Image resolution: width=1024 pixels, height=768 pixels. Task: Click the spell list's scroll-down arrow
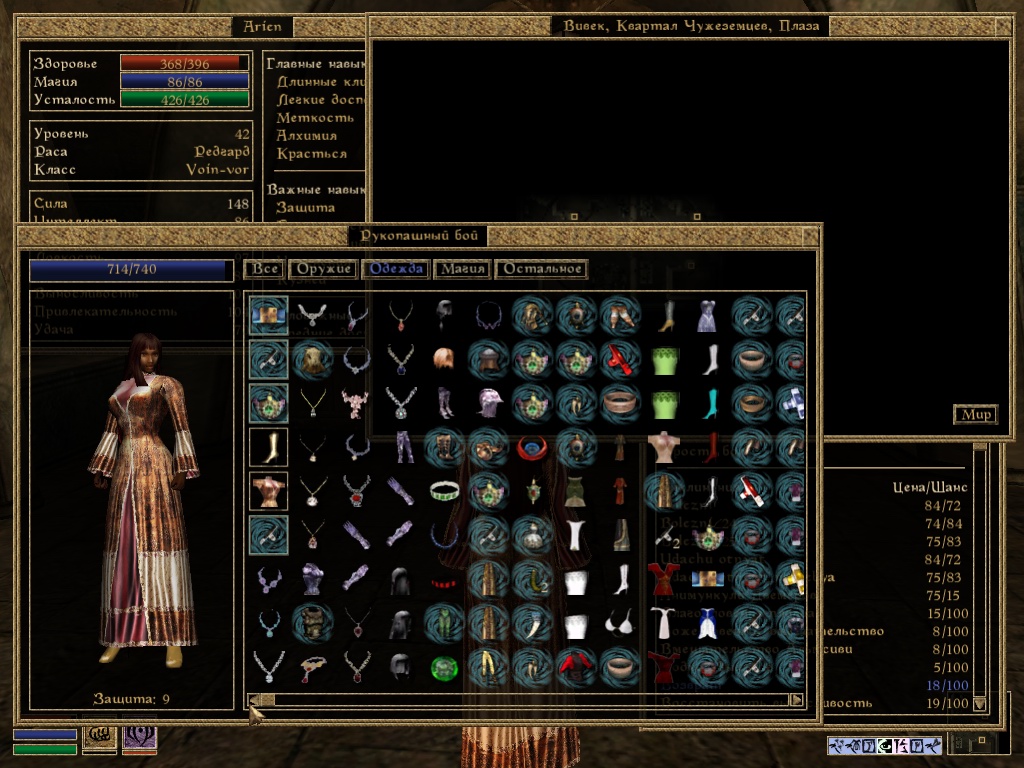tap(979, 703)
